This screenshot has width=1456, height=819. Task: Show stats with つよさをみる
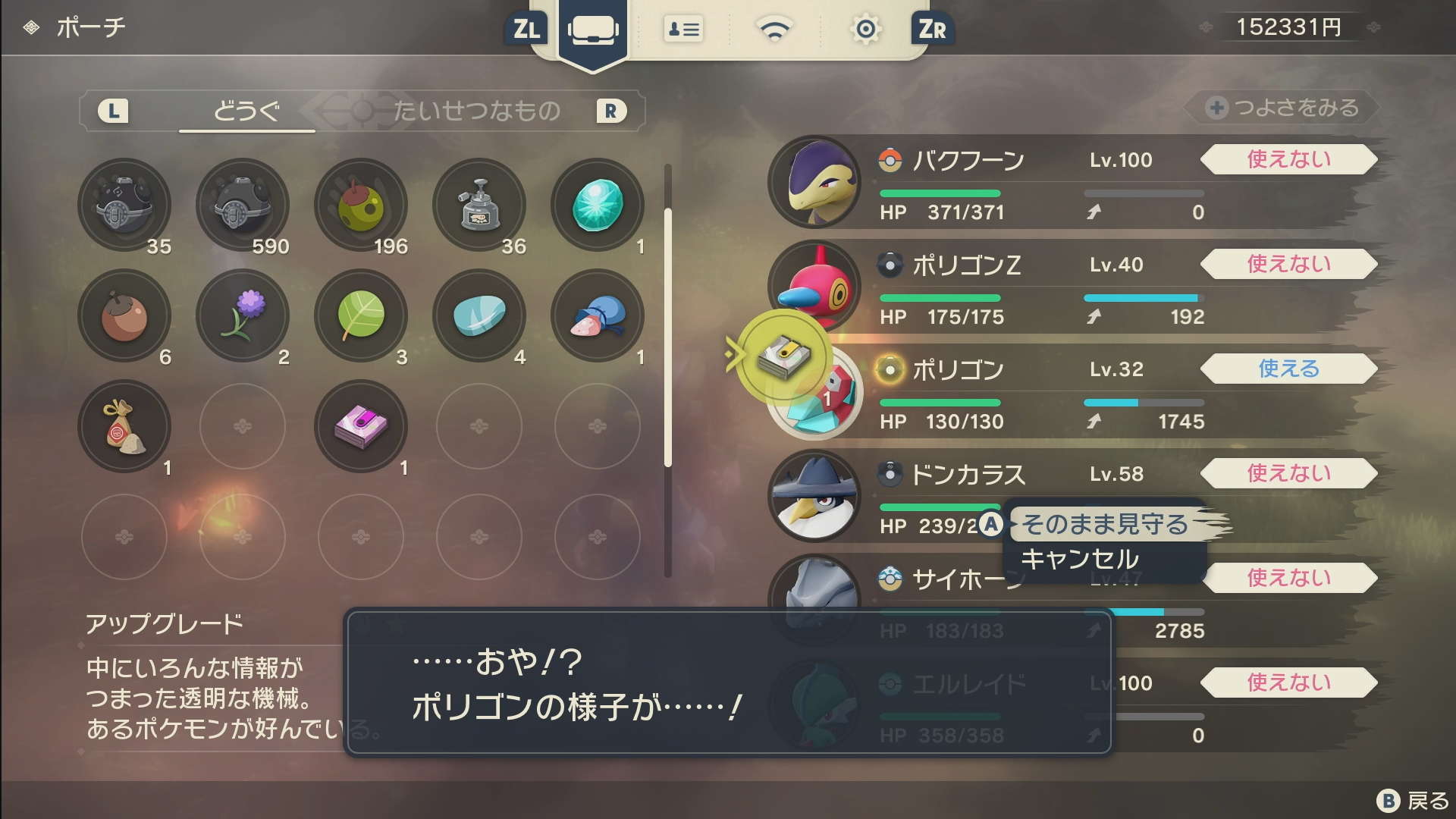(x=1283, y=108)
